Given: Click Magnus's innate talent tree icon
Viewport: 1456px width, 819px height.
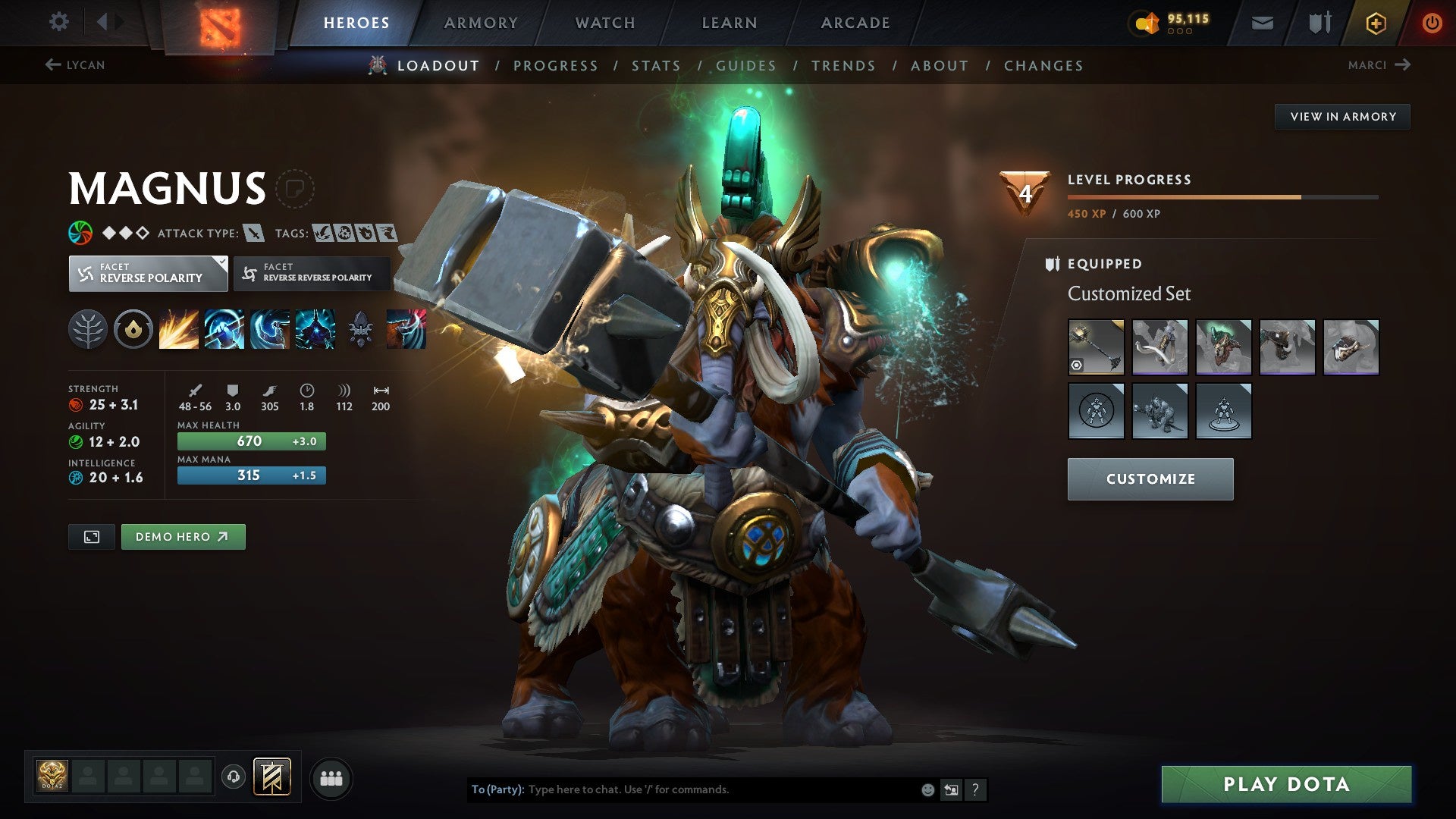Looking at the screenshot, I should point(89,329).
